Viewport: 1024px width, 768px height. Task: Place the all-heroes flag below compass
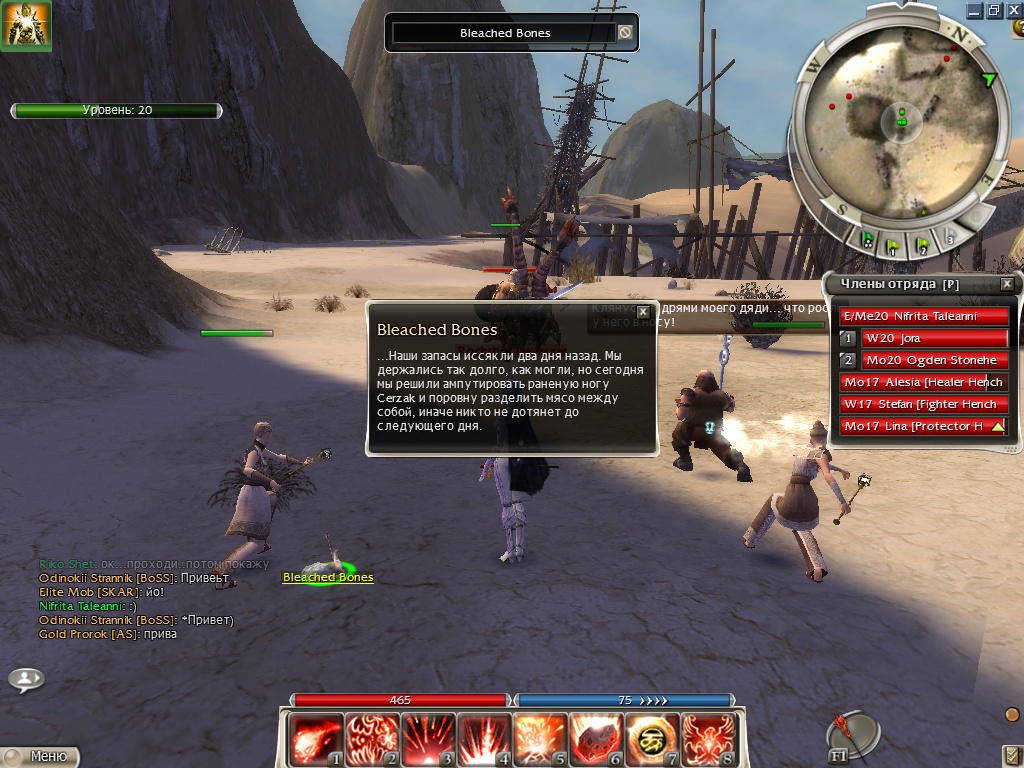coord(867,241)
